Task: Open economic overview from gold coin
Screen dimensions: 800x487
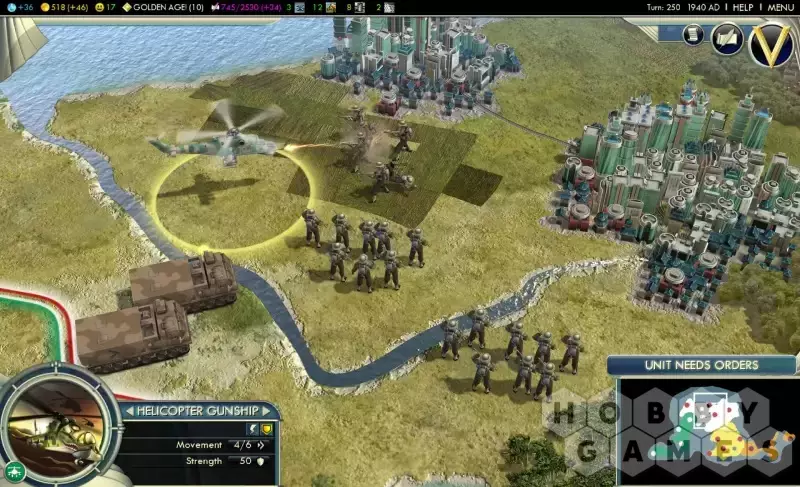Action: tap(65, 7)
